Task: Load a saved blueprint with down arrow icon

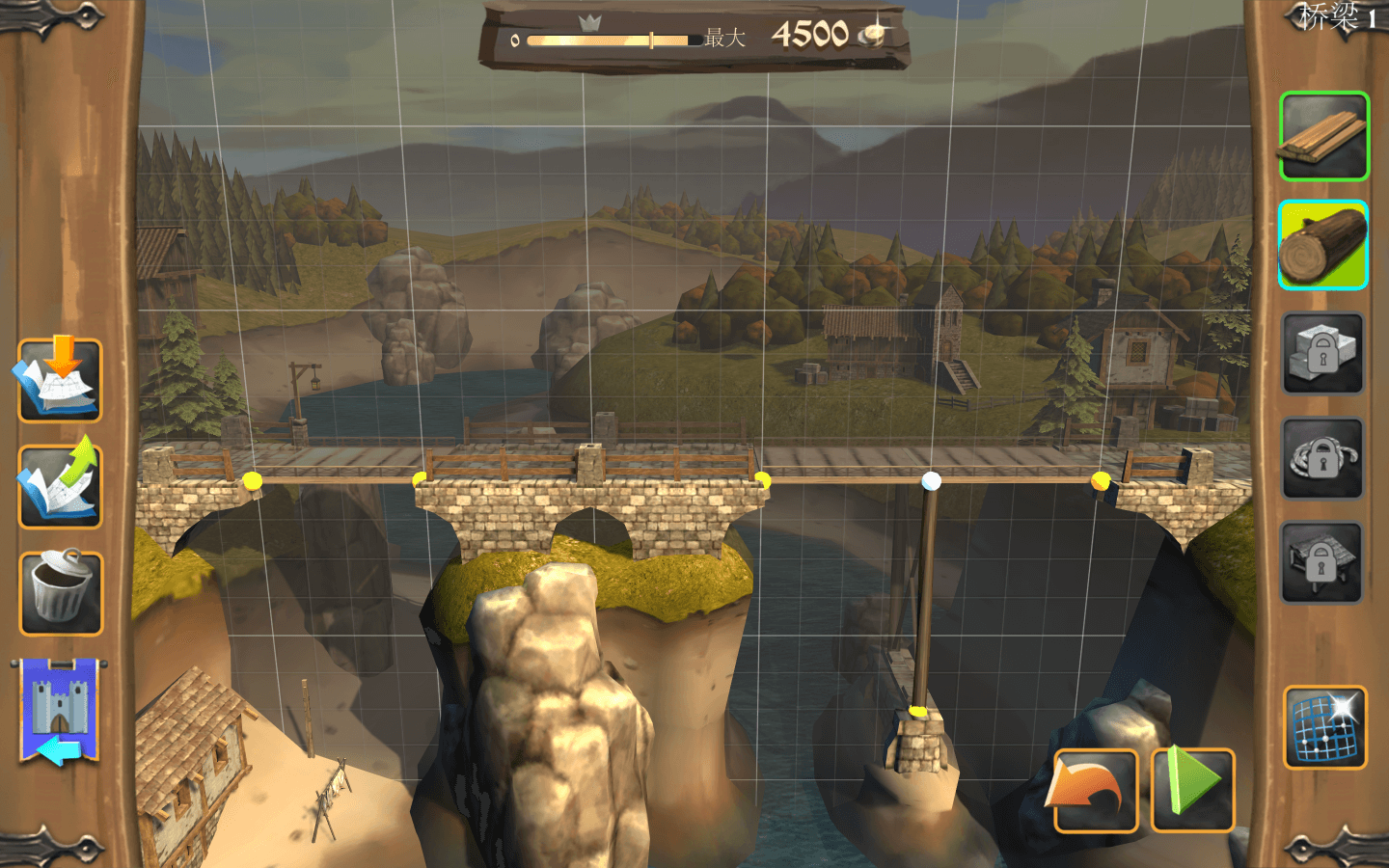Action: [60, 380]
